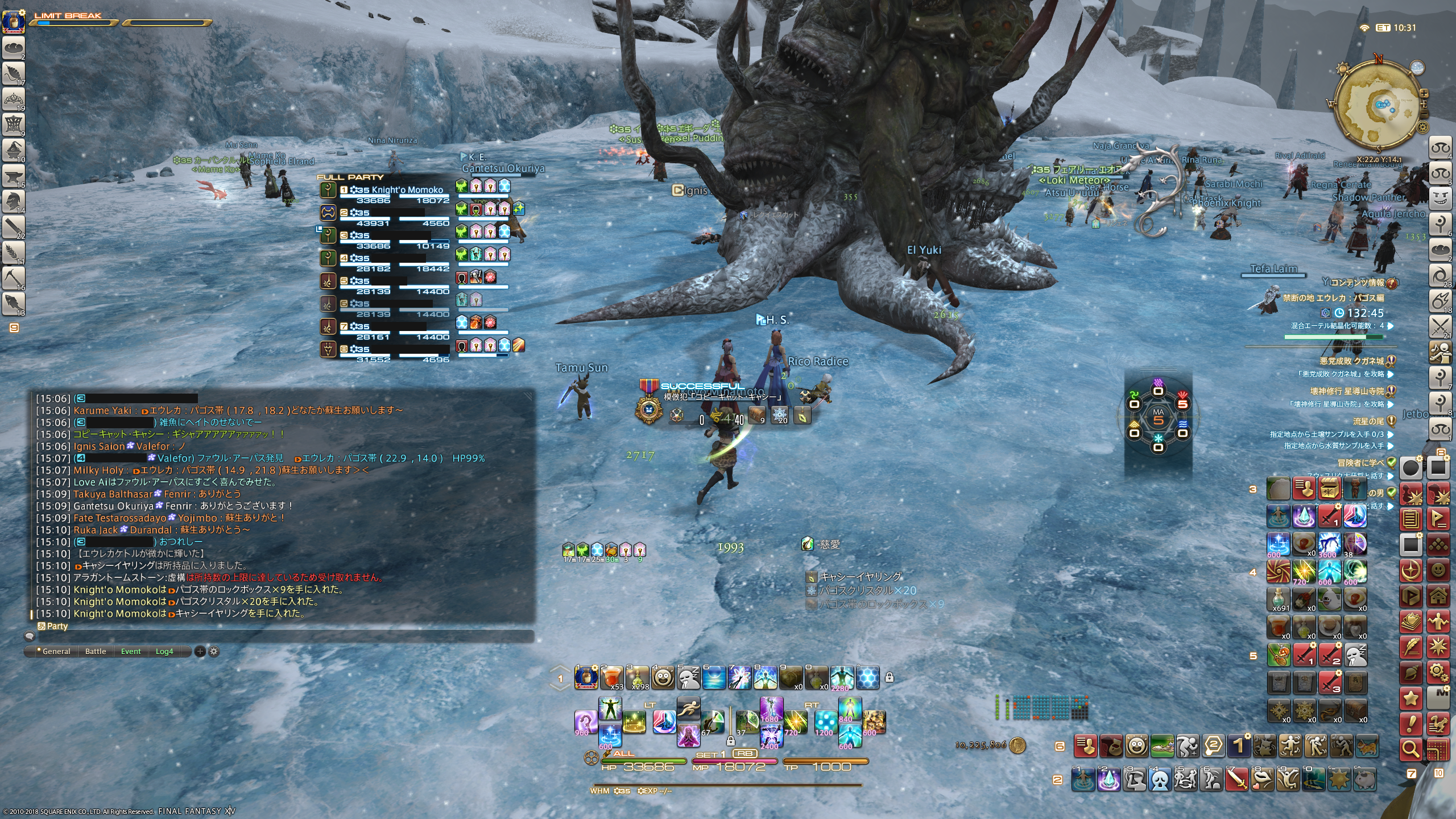1456x819 pixels.
Task: Zoom in the minimap with plus button
Action: [1424, 93]
